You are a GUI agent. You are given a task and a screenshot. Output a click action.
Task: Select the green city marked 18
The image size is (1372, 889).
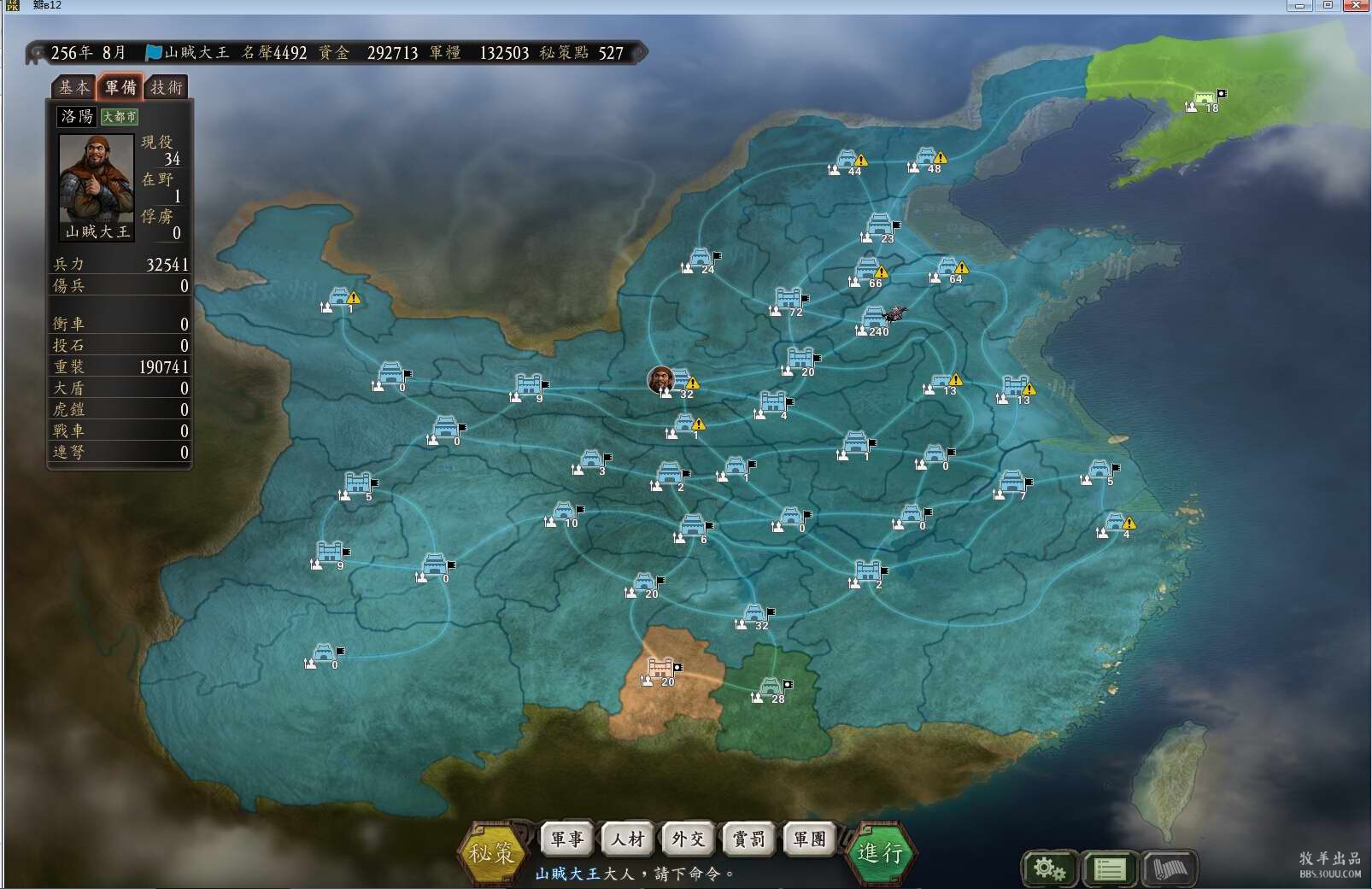tap(1204, 99)
